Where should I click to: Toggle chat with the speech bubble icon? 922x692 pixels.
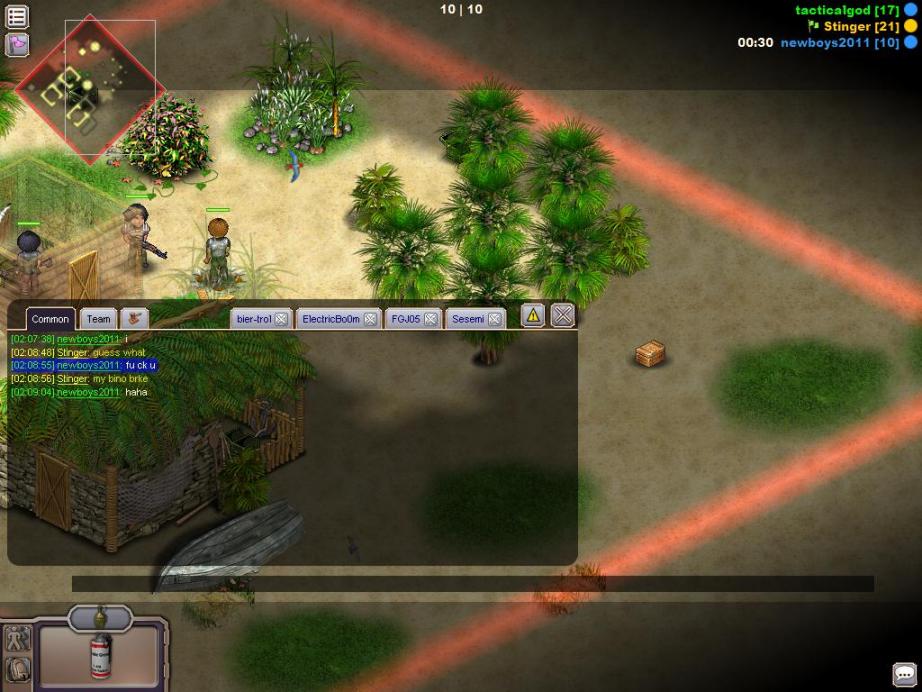pyautogui.click(x=904, y=675)
